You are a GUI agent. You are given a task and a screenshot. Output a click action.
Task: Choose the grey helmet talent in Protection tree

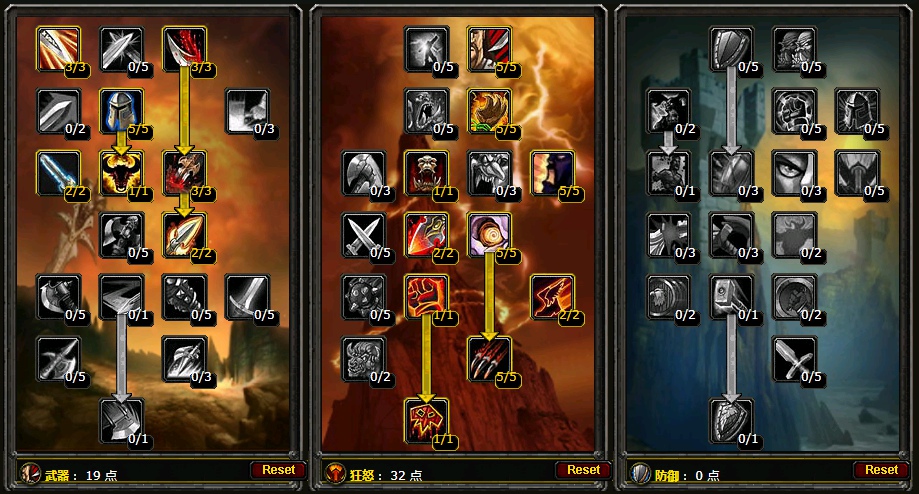coord(856,111)
